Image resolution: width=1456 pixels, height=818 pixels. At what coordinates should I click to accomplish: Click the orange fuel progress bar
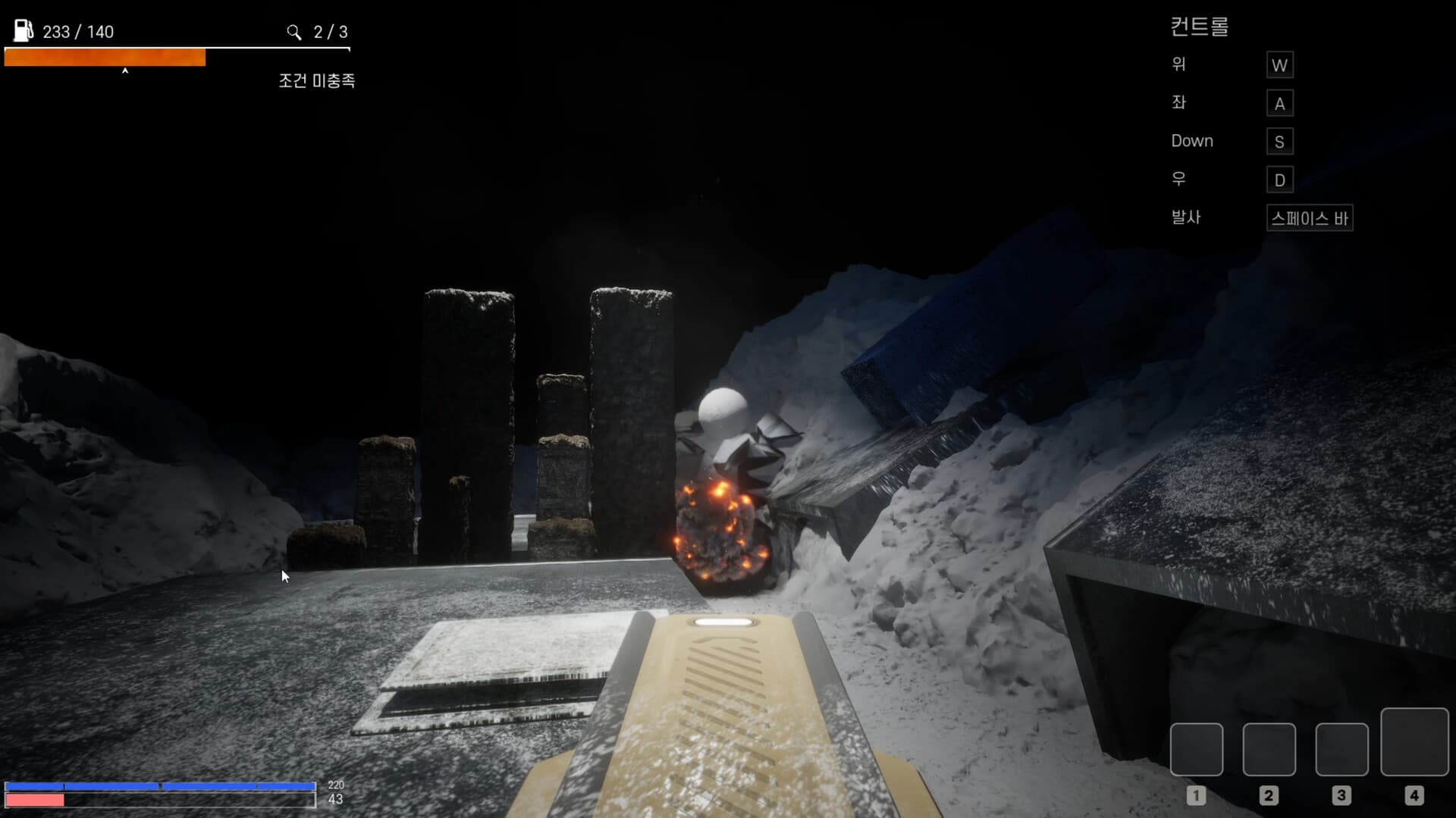(x=105, y=57)
